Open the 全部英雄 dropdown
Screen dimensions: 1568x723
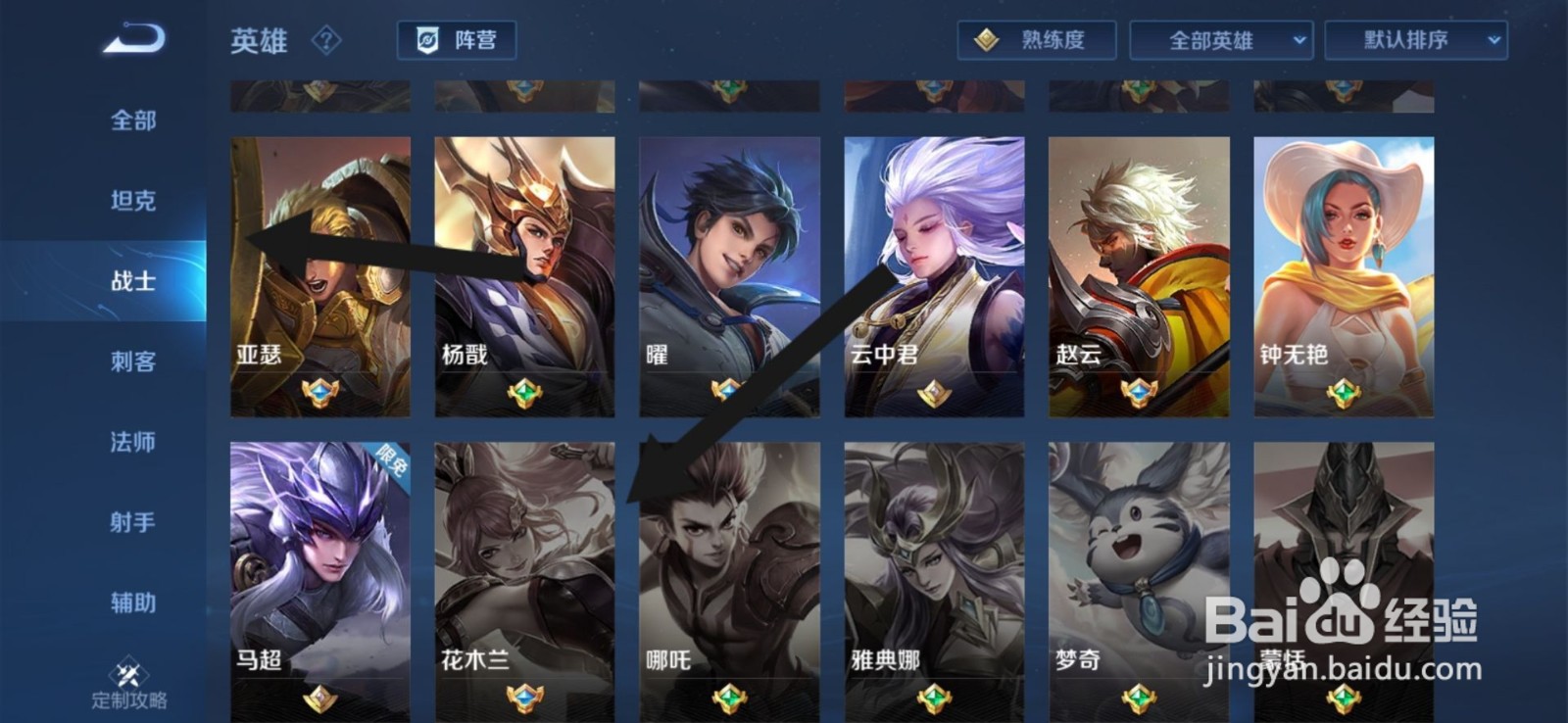(1225, 41)
